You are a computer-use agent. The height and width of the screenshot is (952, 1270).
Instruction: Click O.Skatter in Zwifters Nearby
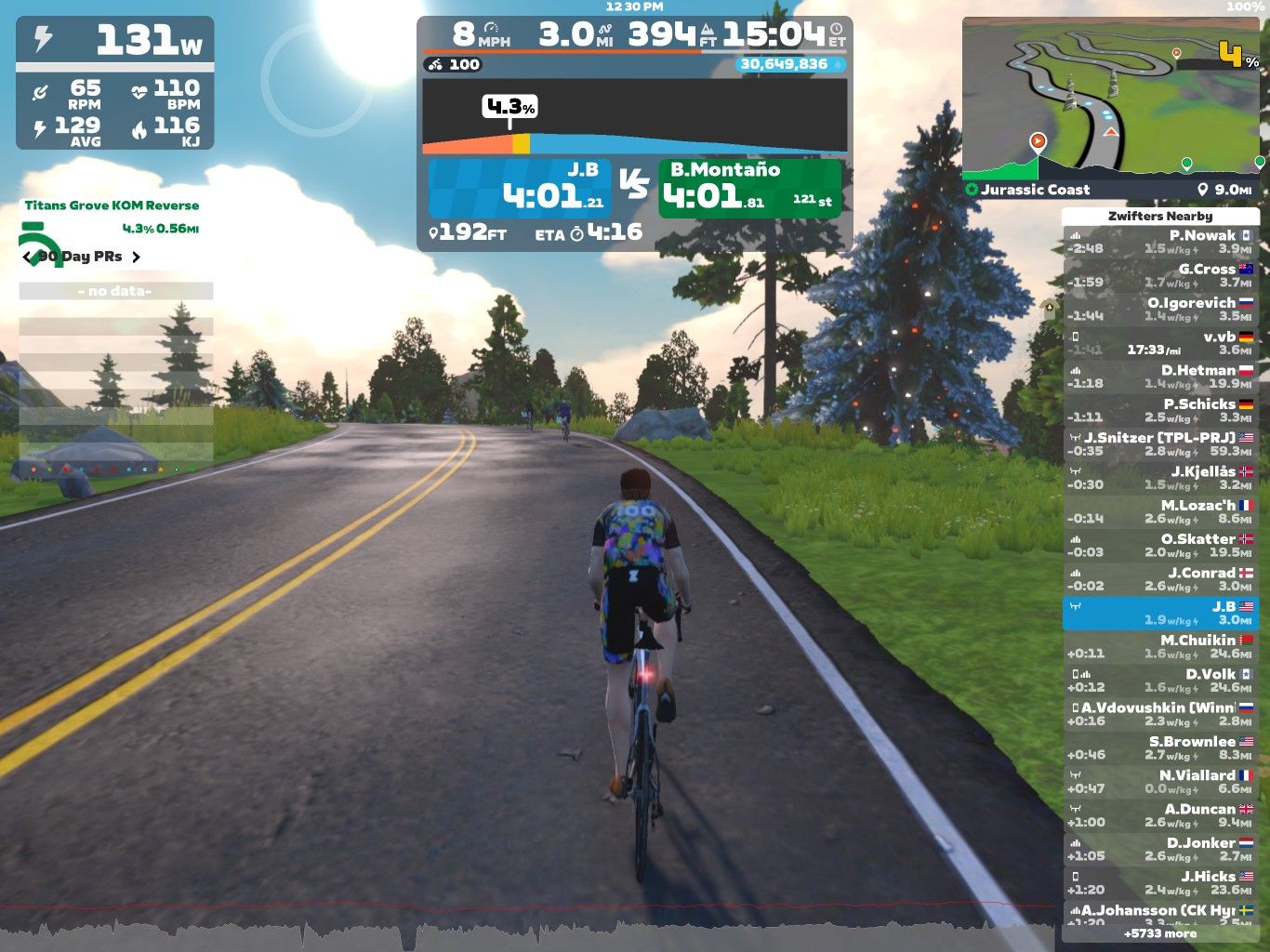[x=1160, y=546]
